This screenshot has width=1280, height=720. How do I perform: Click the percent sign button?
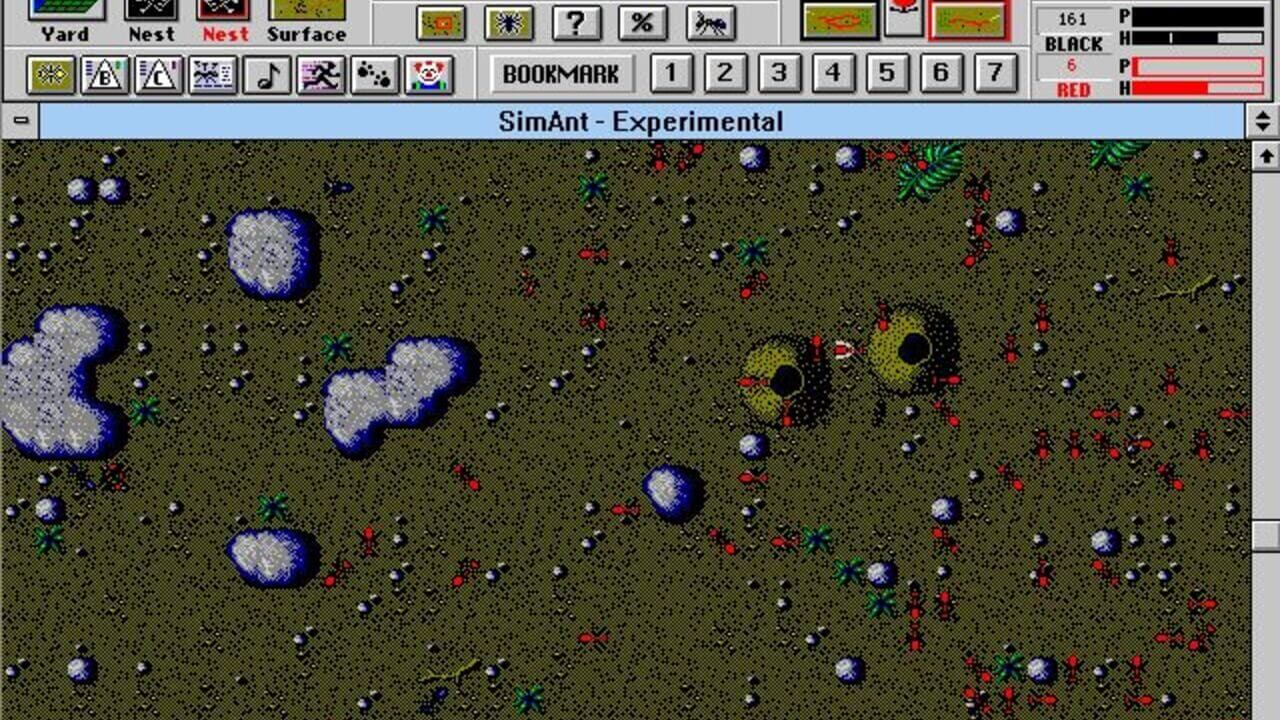pos(642,22)
